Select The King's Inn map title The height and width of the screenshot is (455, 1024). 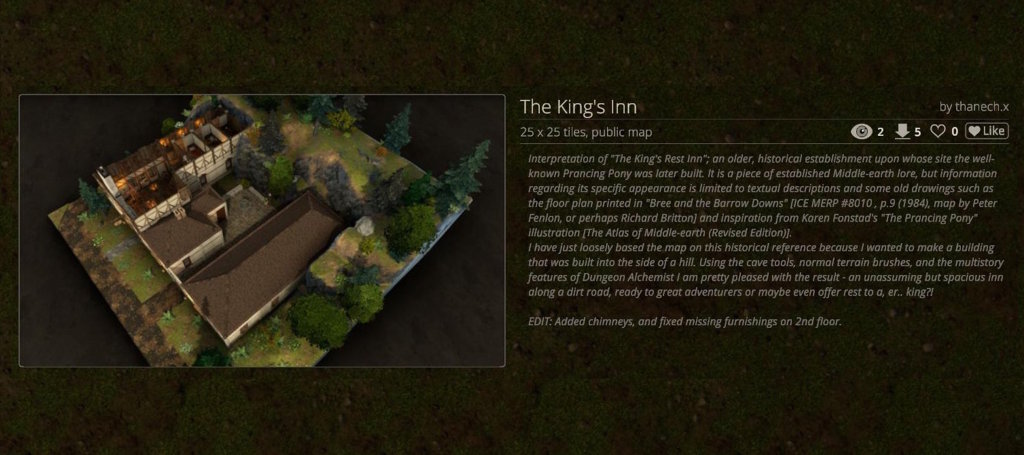[x=578, y=106]
